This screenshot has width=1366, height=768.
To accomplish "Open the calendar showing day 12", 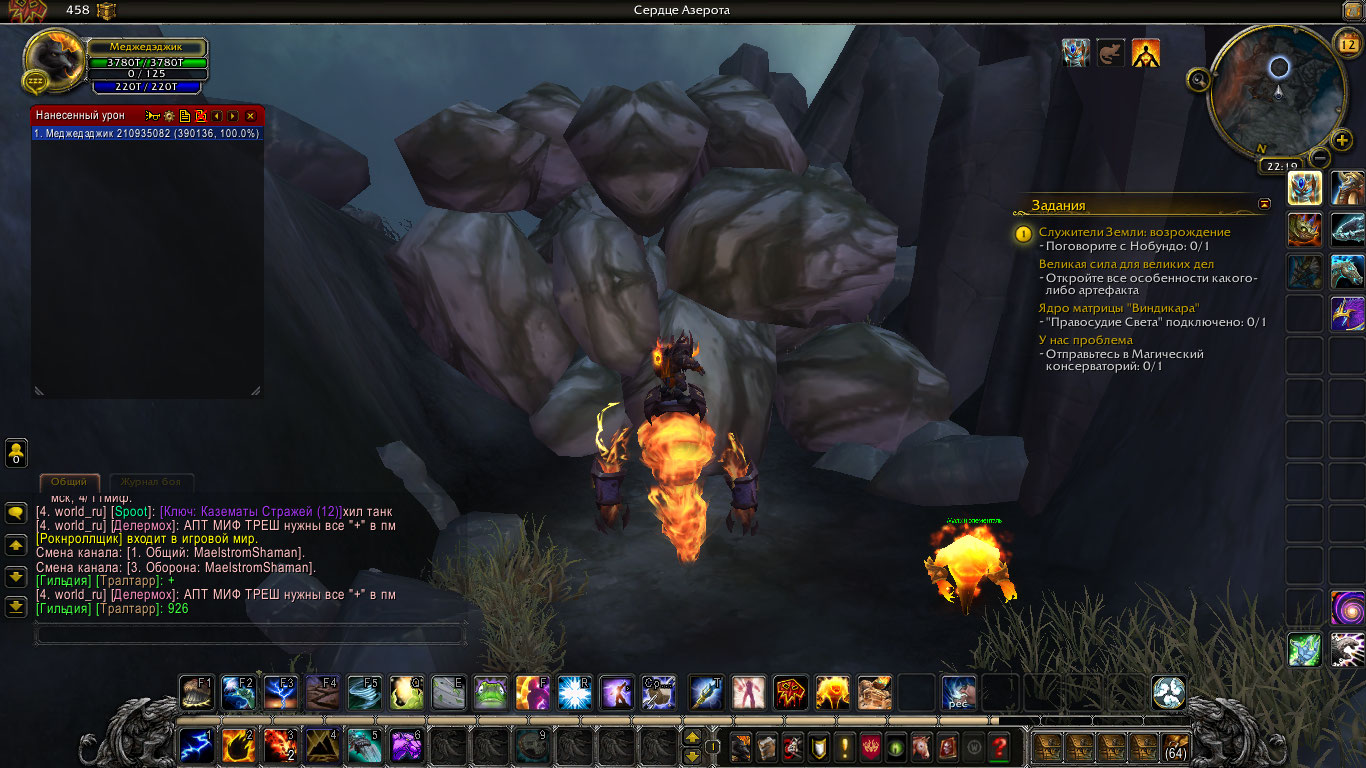I will tap(1346, 44).
